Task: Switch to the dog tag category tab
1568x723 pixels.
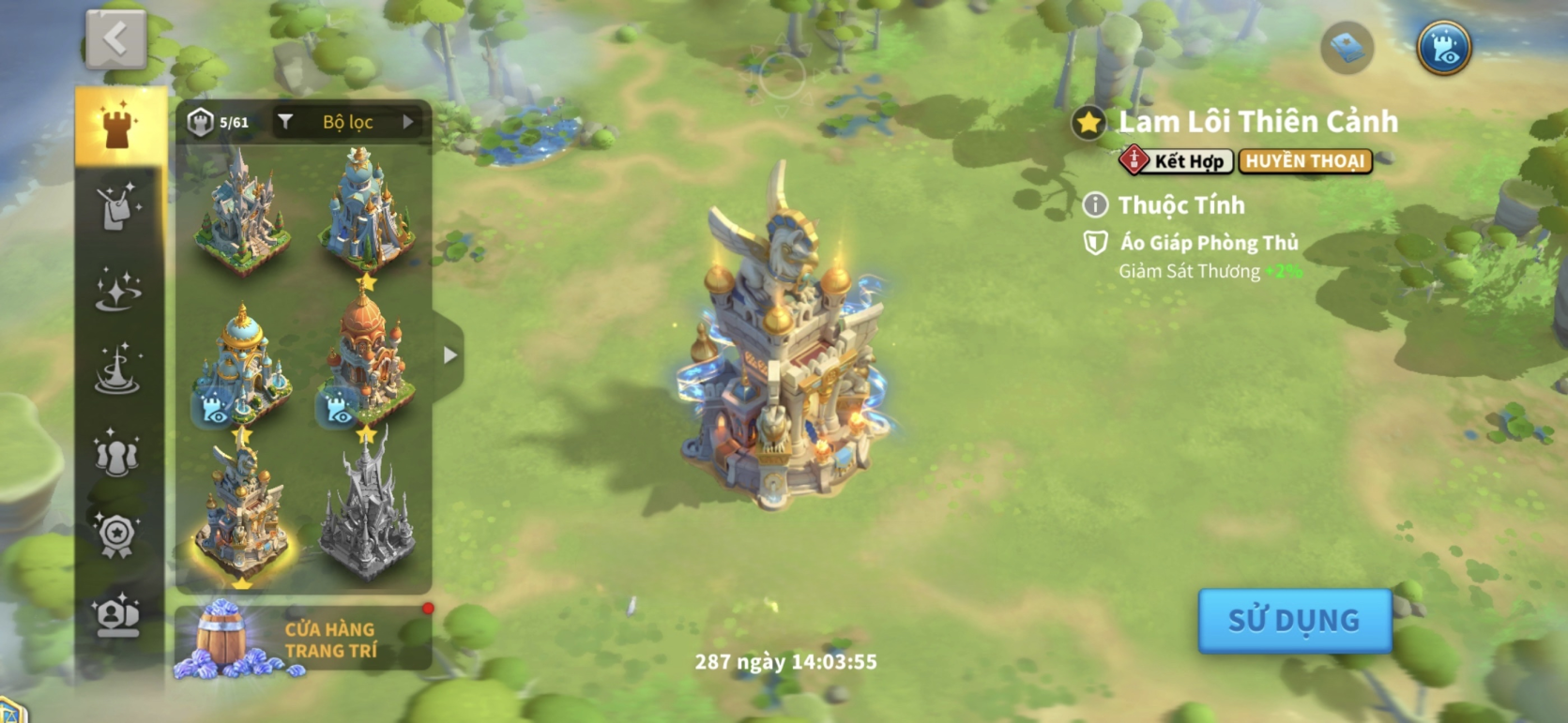Action: tap(118, 207)
